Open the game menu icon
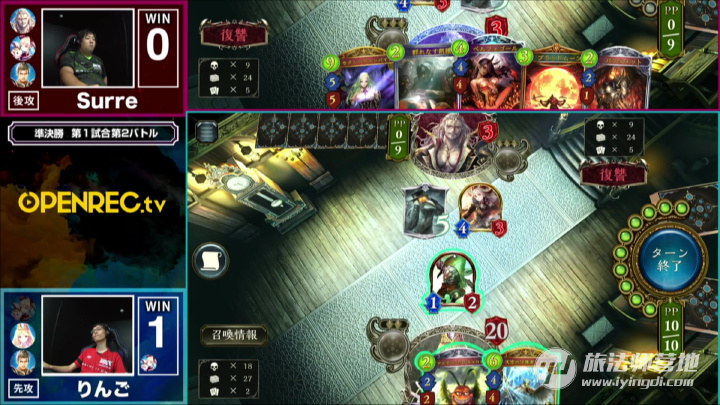 [x=207, y=131]
